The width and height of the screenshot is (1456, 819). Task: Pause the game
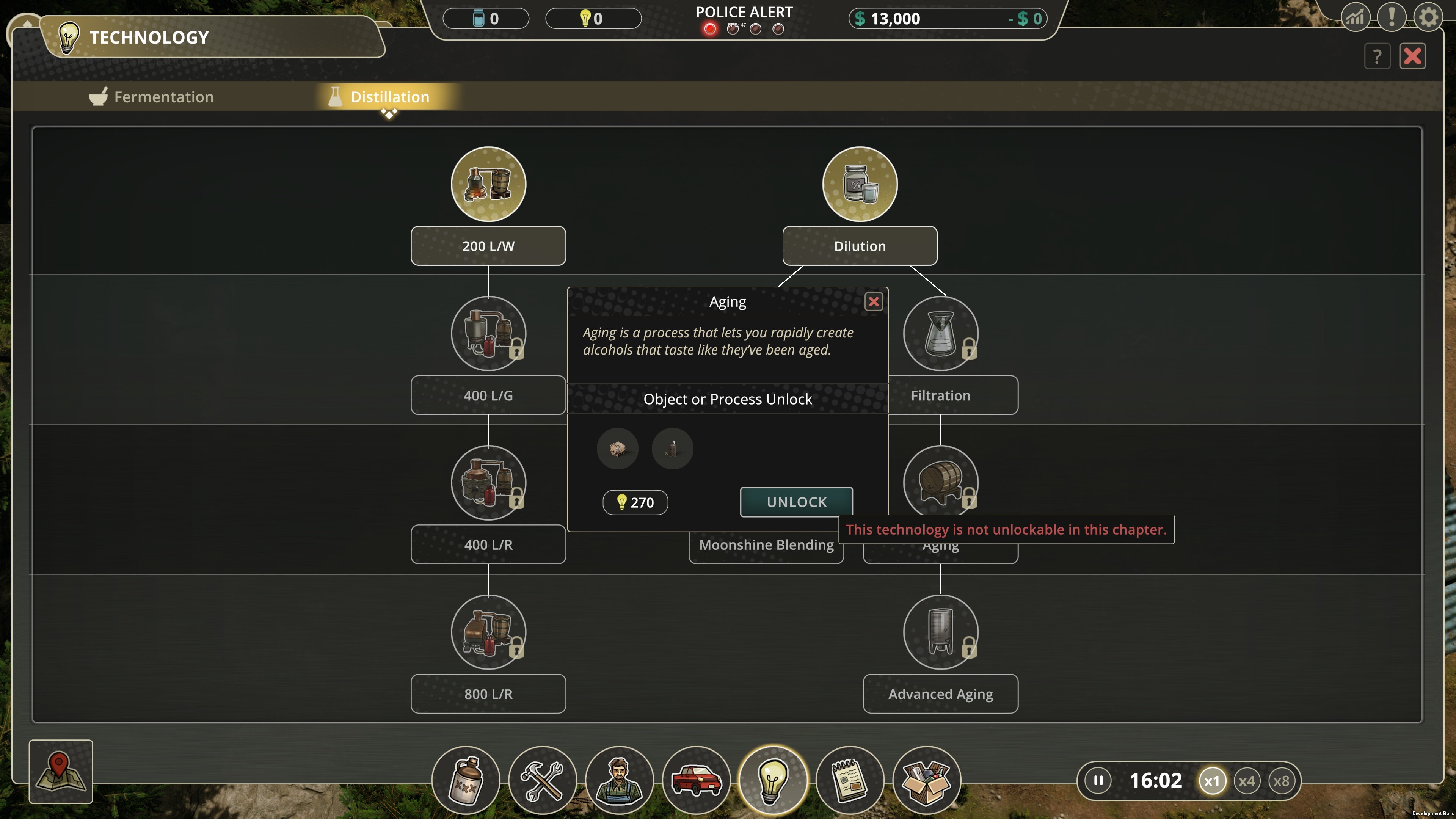(x=1098, y=781)
